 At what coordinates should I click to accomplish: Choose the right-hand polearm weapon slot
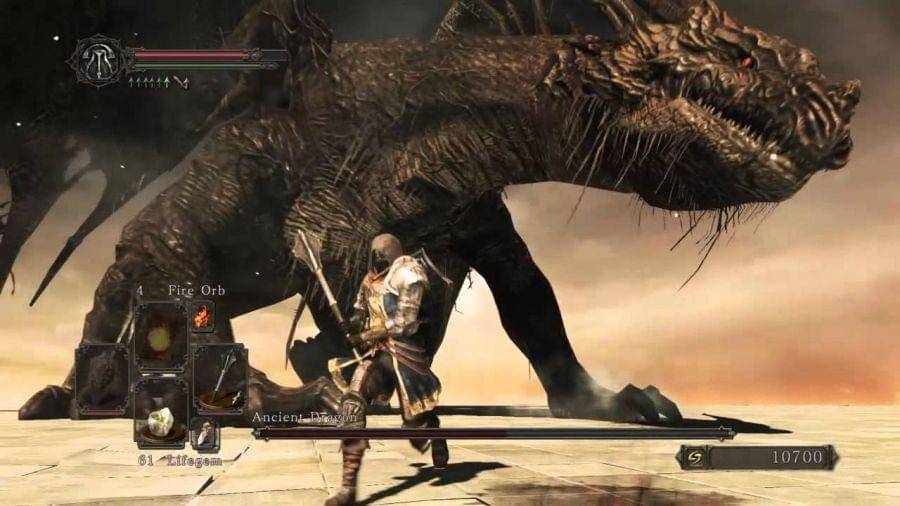[x=219, y=379]
